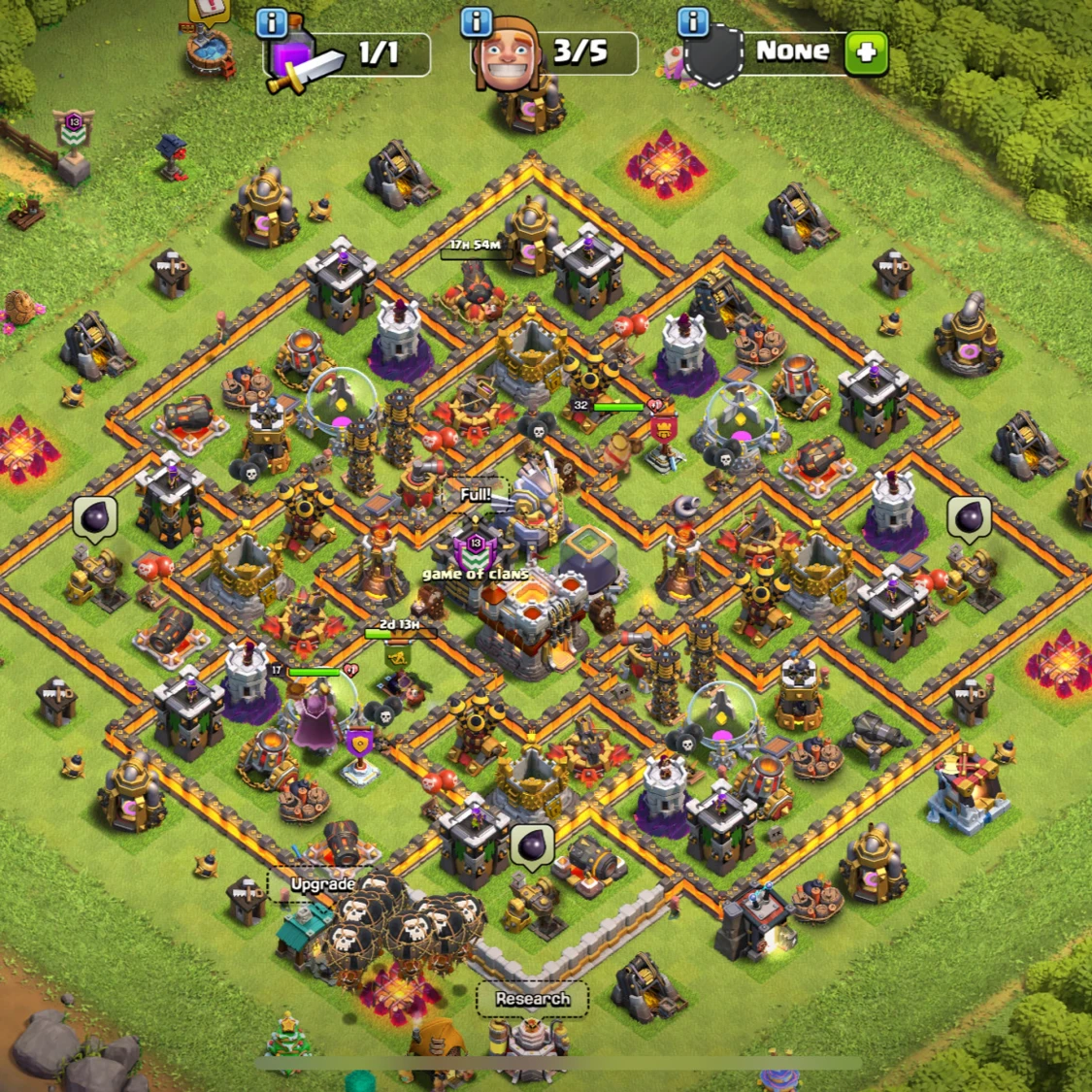Open info for the 1/1 sword potion counter
This screenshot has height=1092, width=1092.
point(272,23)
